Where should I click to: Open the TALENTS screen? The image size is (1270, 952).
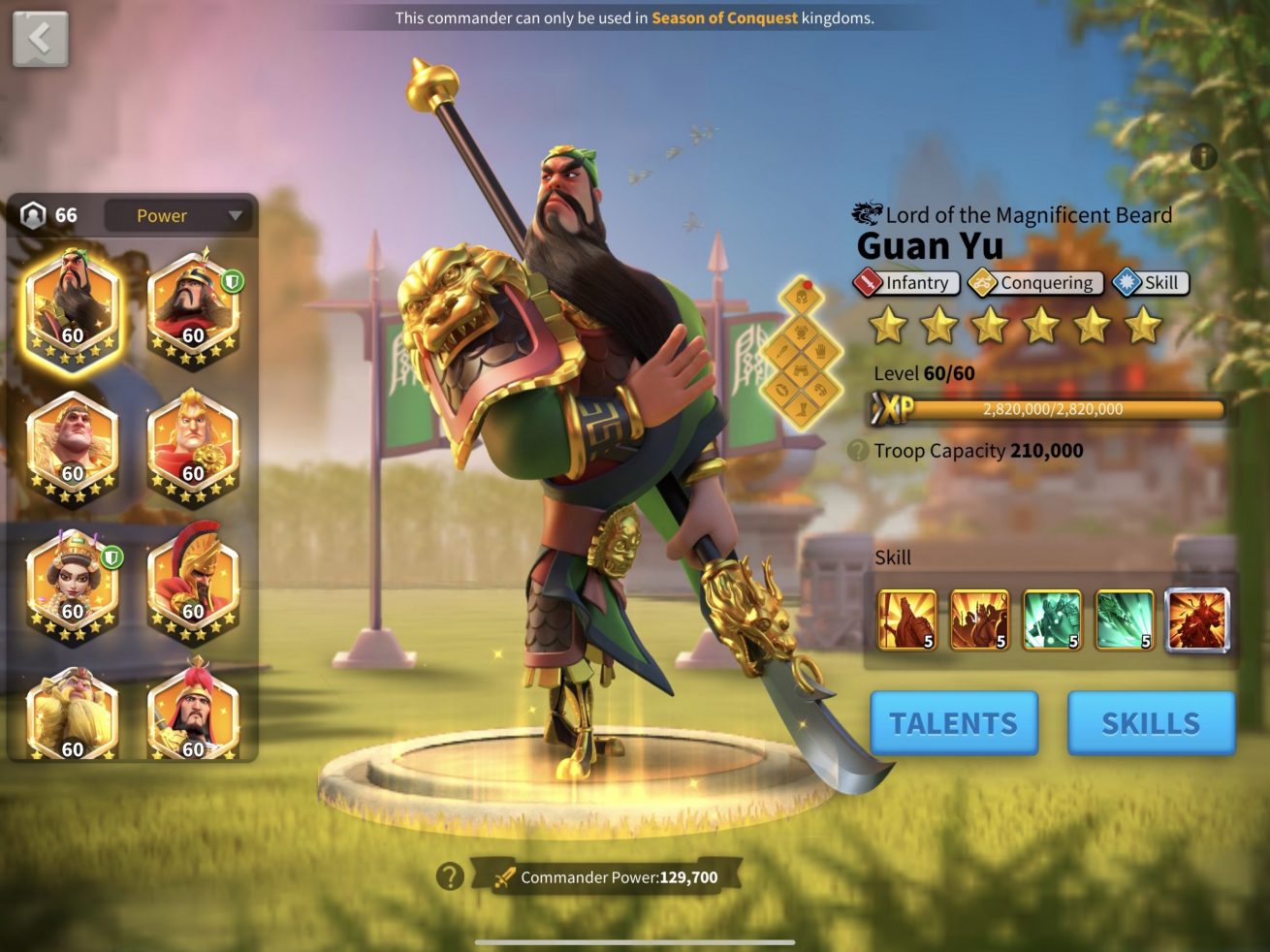tap(954, 723)
